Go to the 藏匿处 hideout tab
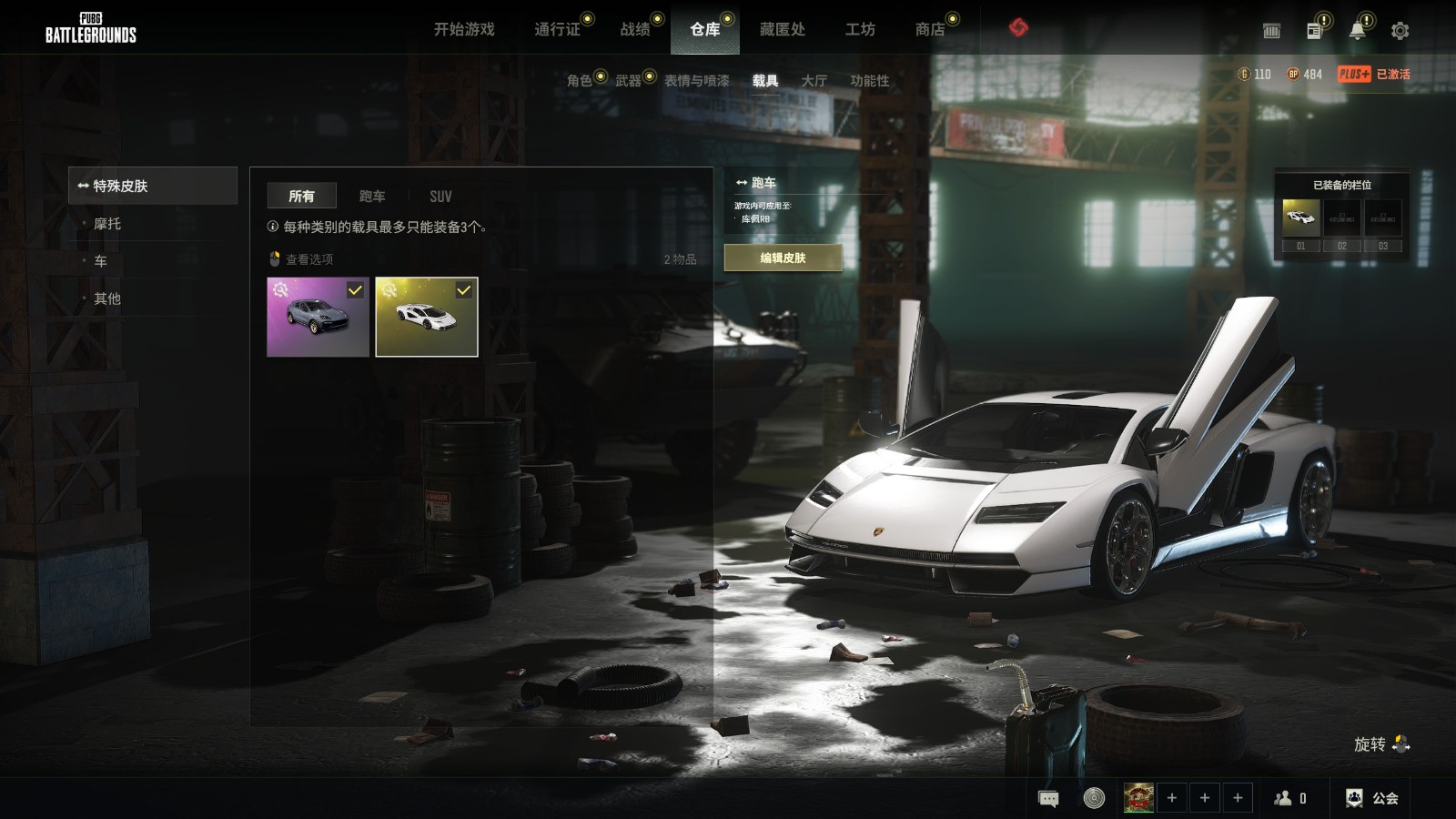Screen dimensions: 1456x819 point(783,29)
